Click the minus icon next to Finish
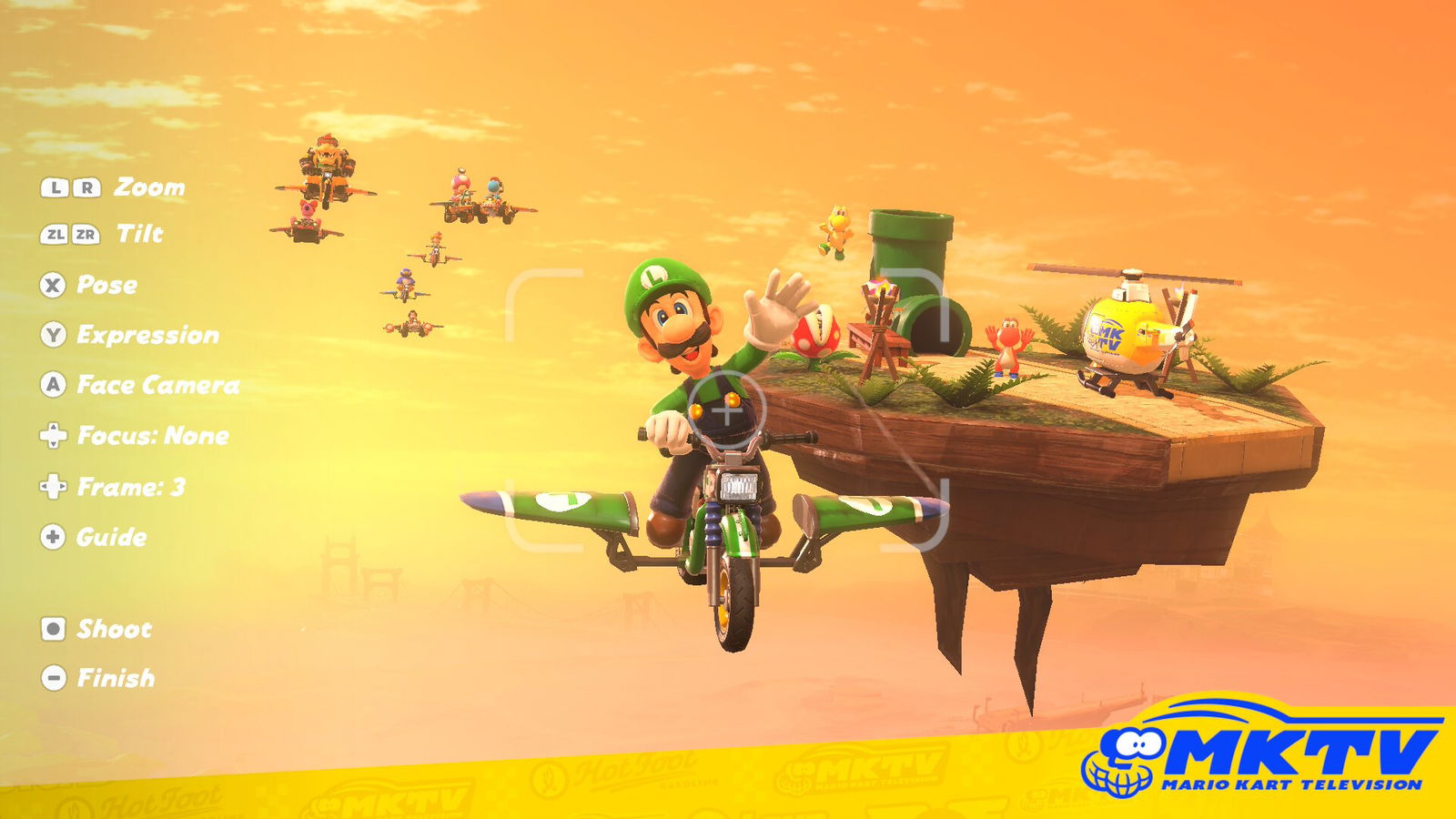The width and height of the screenshot is (1456, 819). 56,677
